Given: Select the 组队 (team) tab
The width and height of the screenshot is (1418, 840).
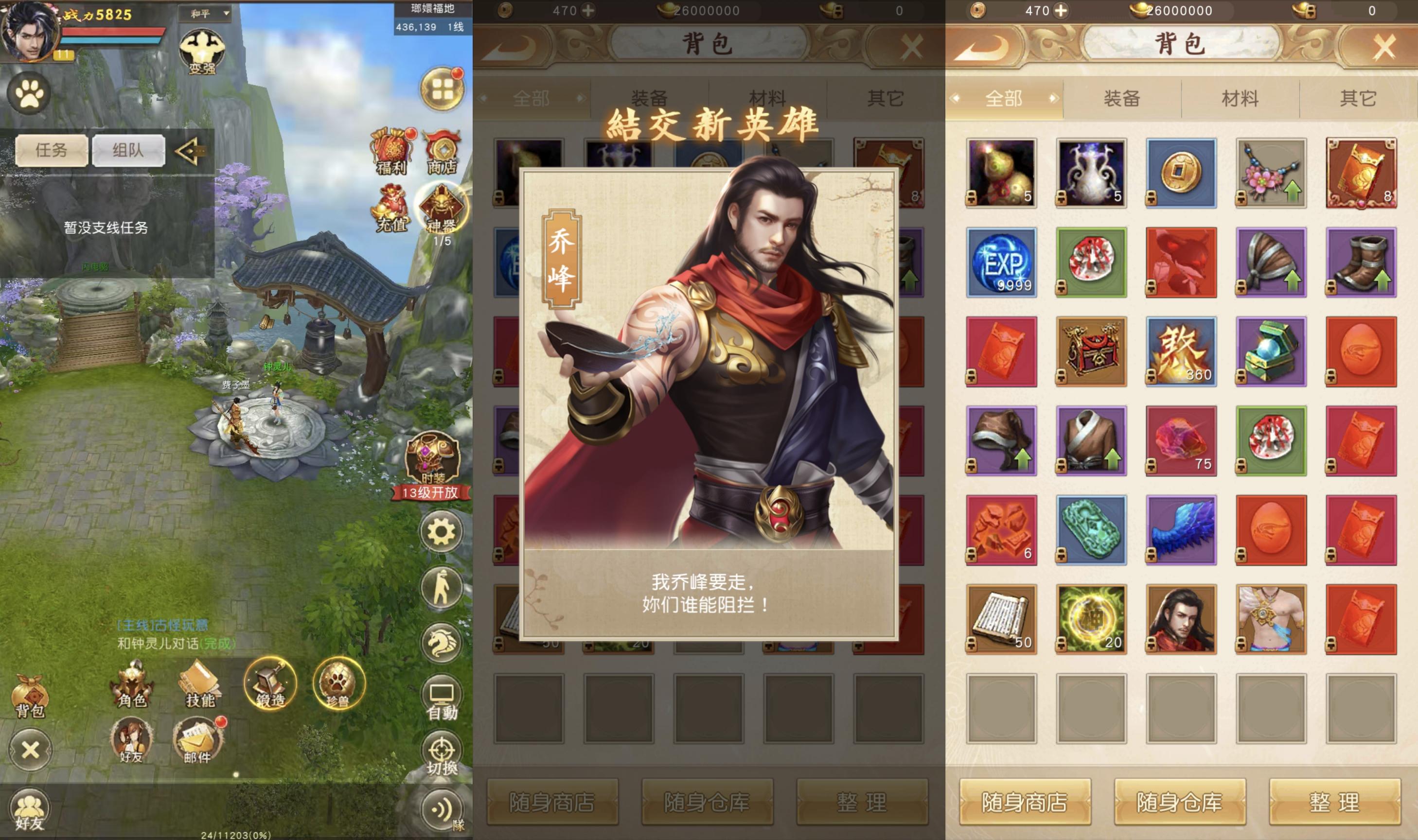Looking at the screenshot, I should [x=128, y=150].
